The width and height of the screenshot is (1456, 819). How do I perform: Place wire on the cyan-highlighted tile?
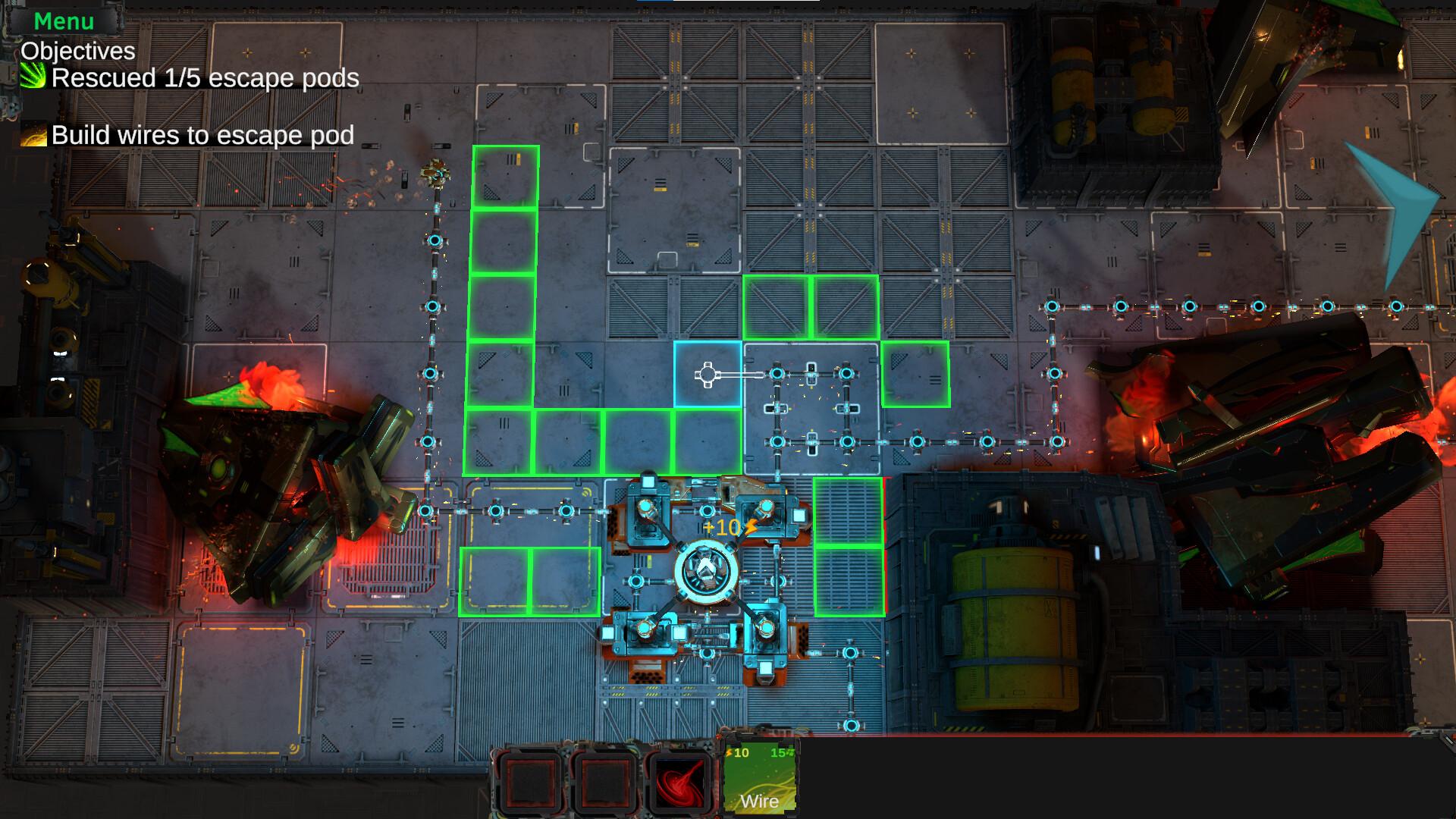[x=708, y=375]
